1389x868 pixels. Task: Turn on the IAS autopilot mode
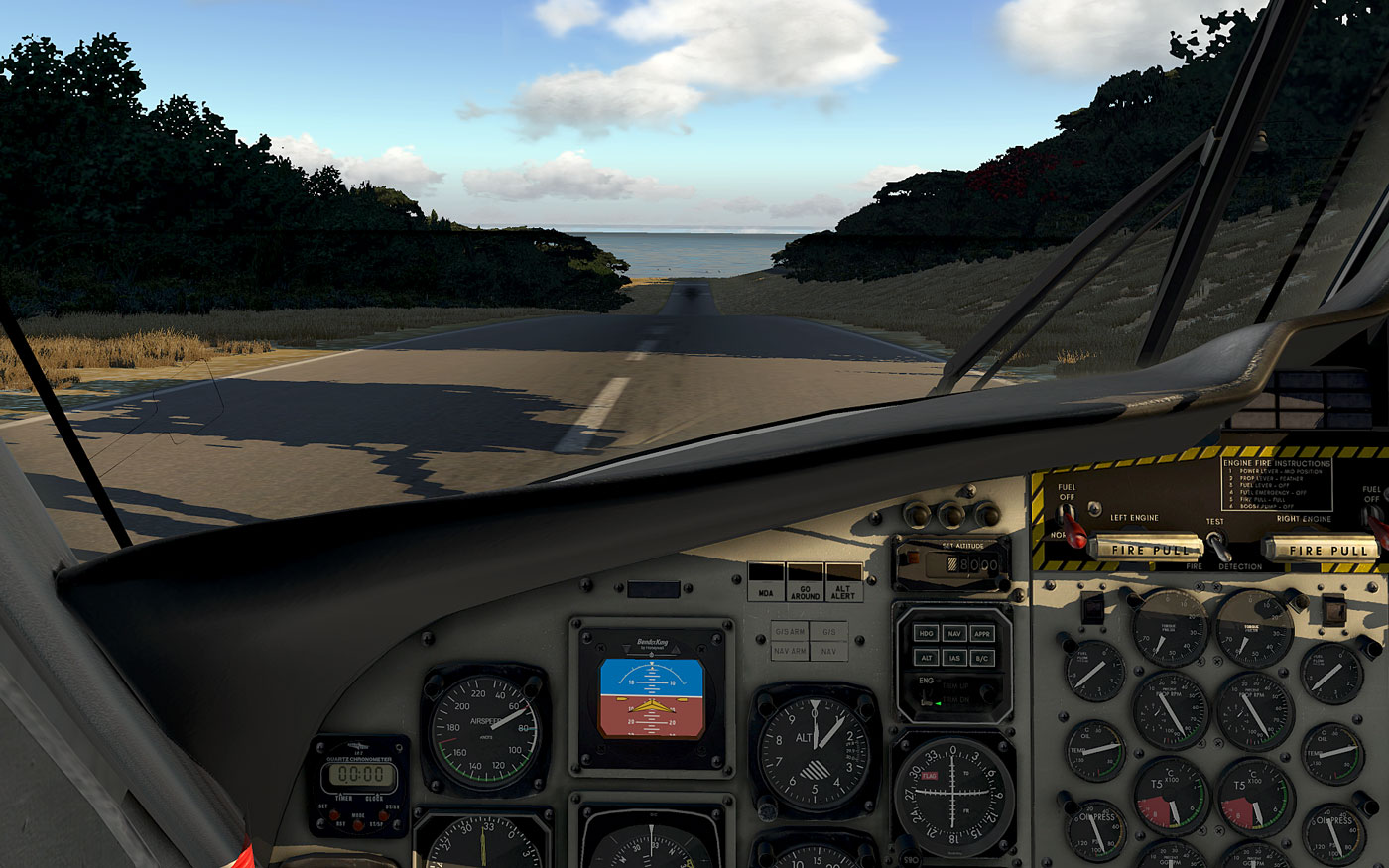point(954,657)
